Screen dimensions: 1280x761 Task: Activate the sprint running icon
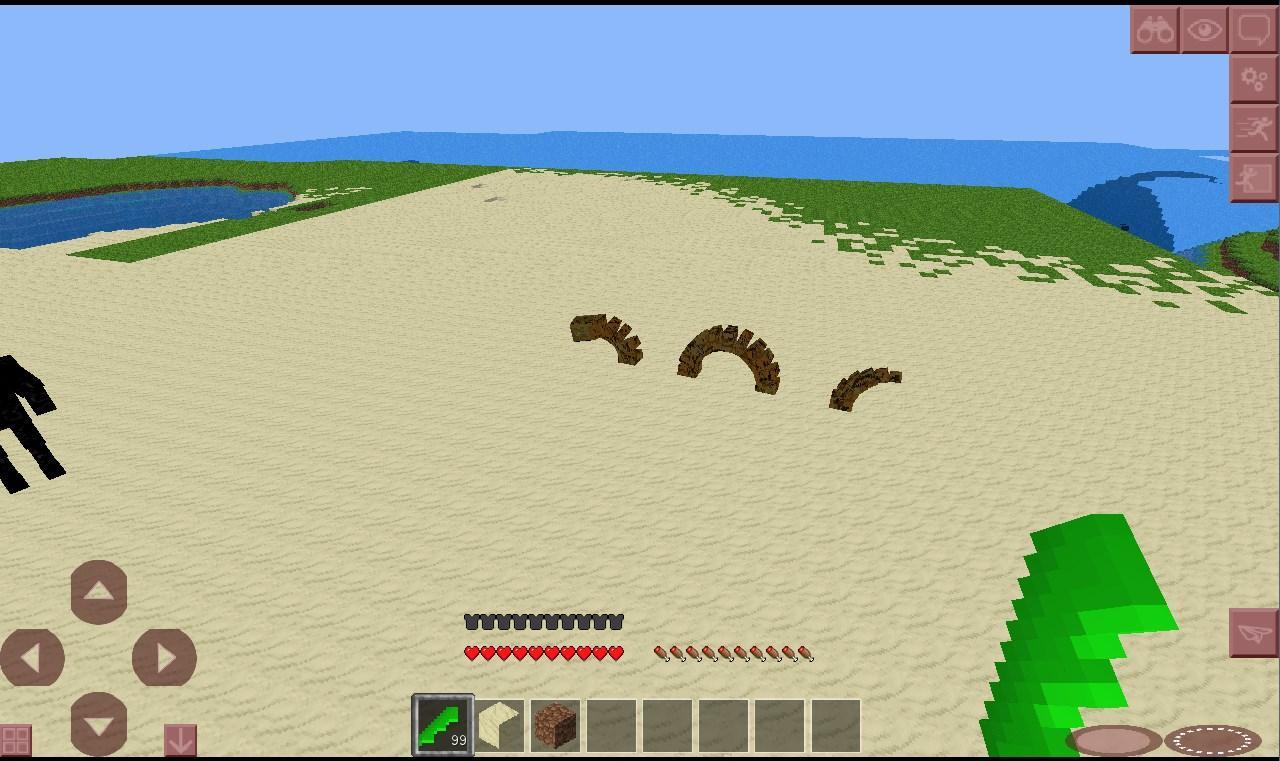[x=1255, y=128]
